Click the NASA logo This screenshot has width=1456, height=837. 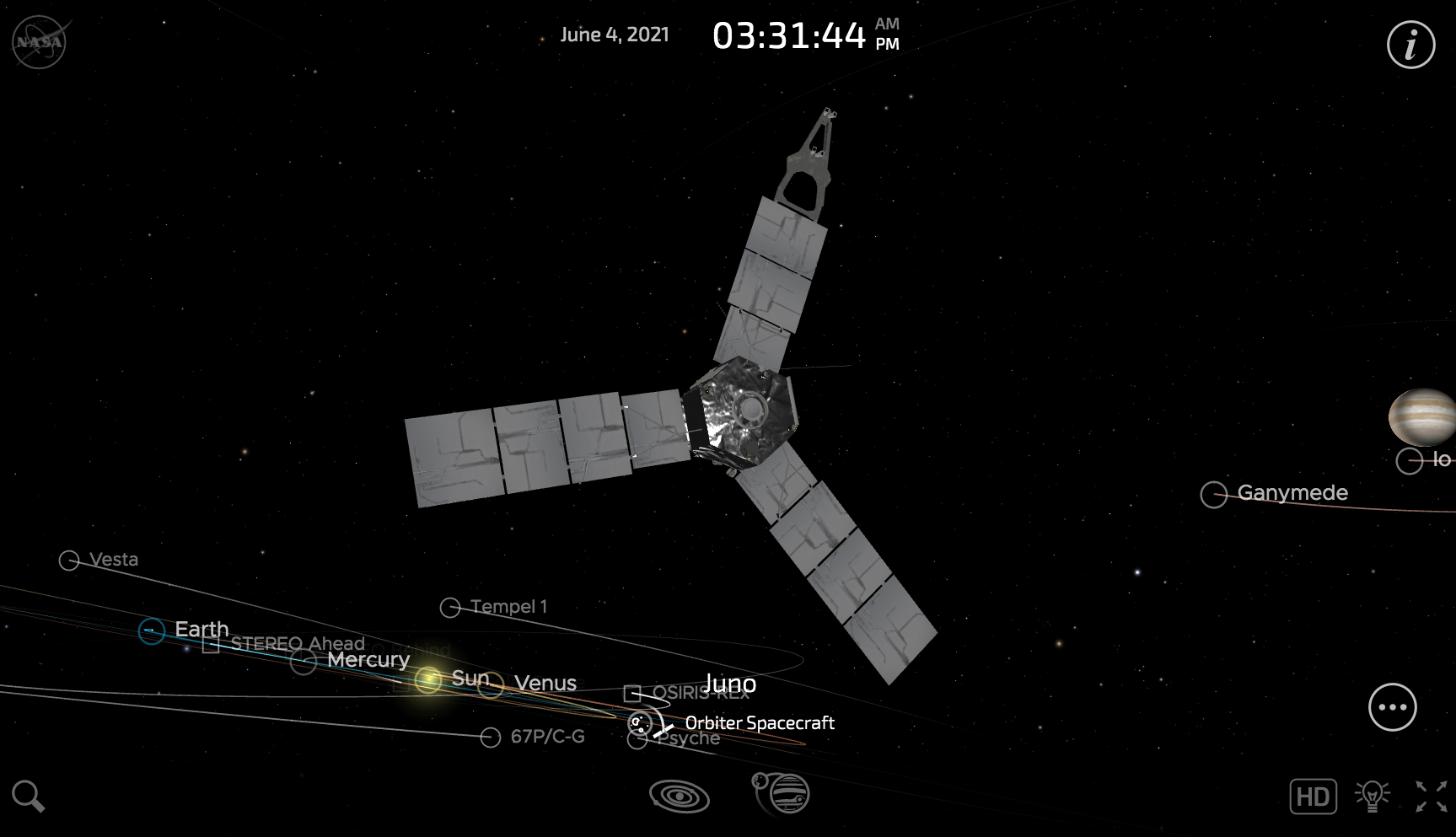click(40, 42)
